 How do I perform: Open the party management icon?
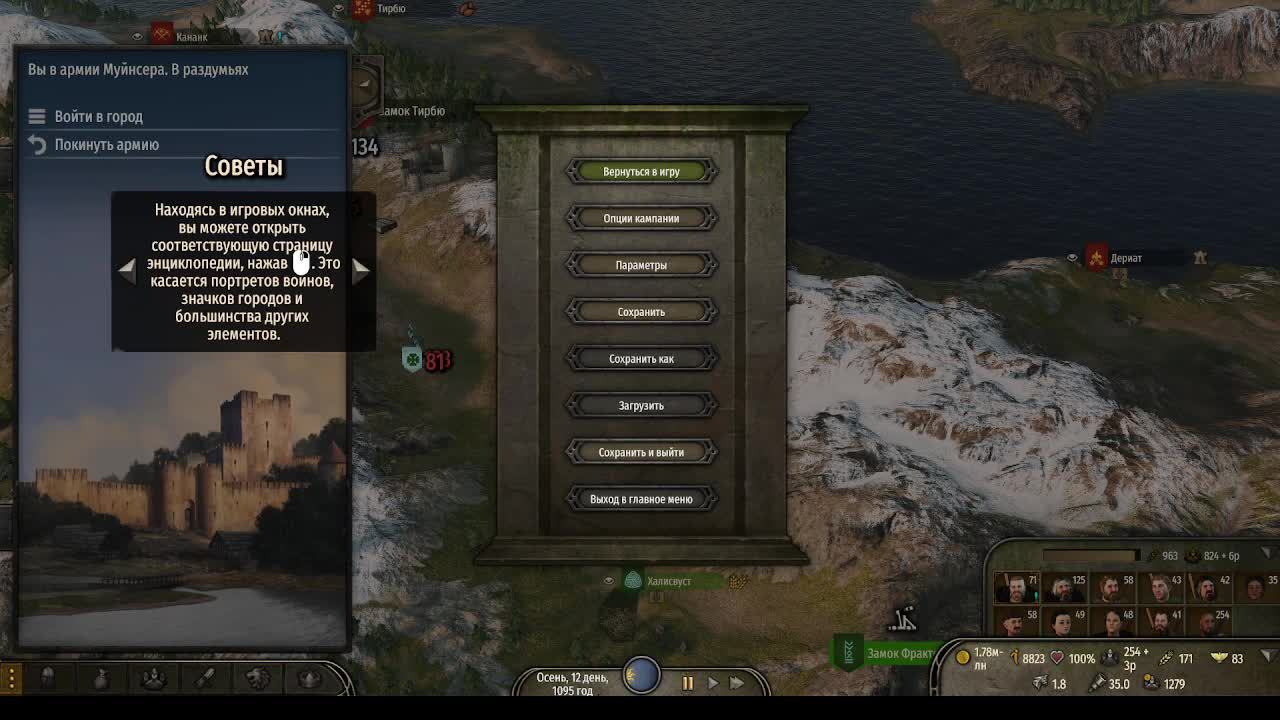coord(153,678)
